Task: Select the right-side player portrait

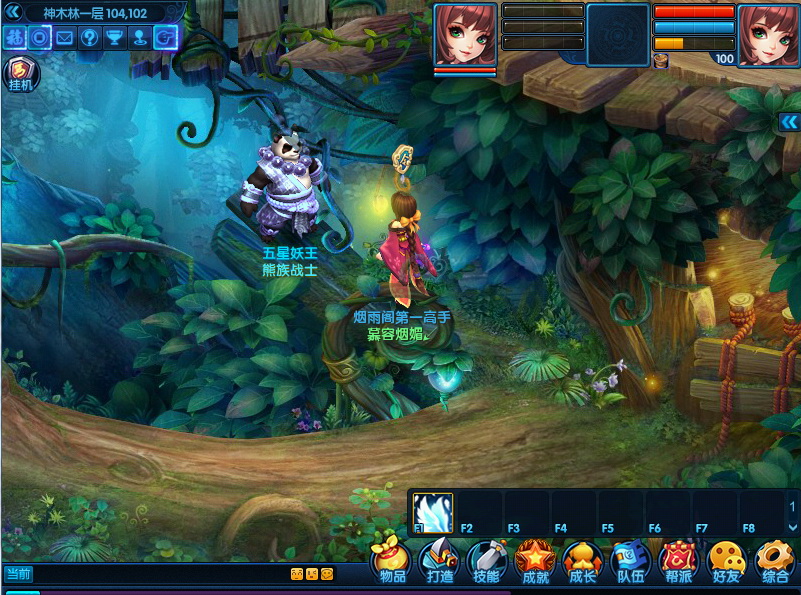Action: click(768, 34)
